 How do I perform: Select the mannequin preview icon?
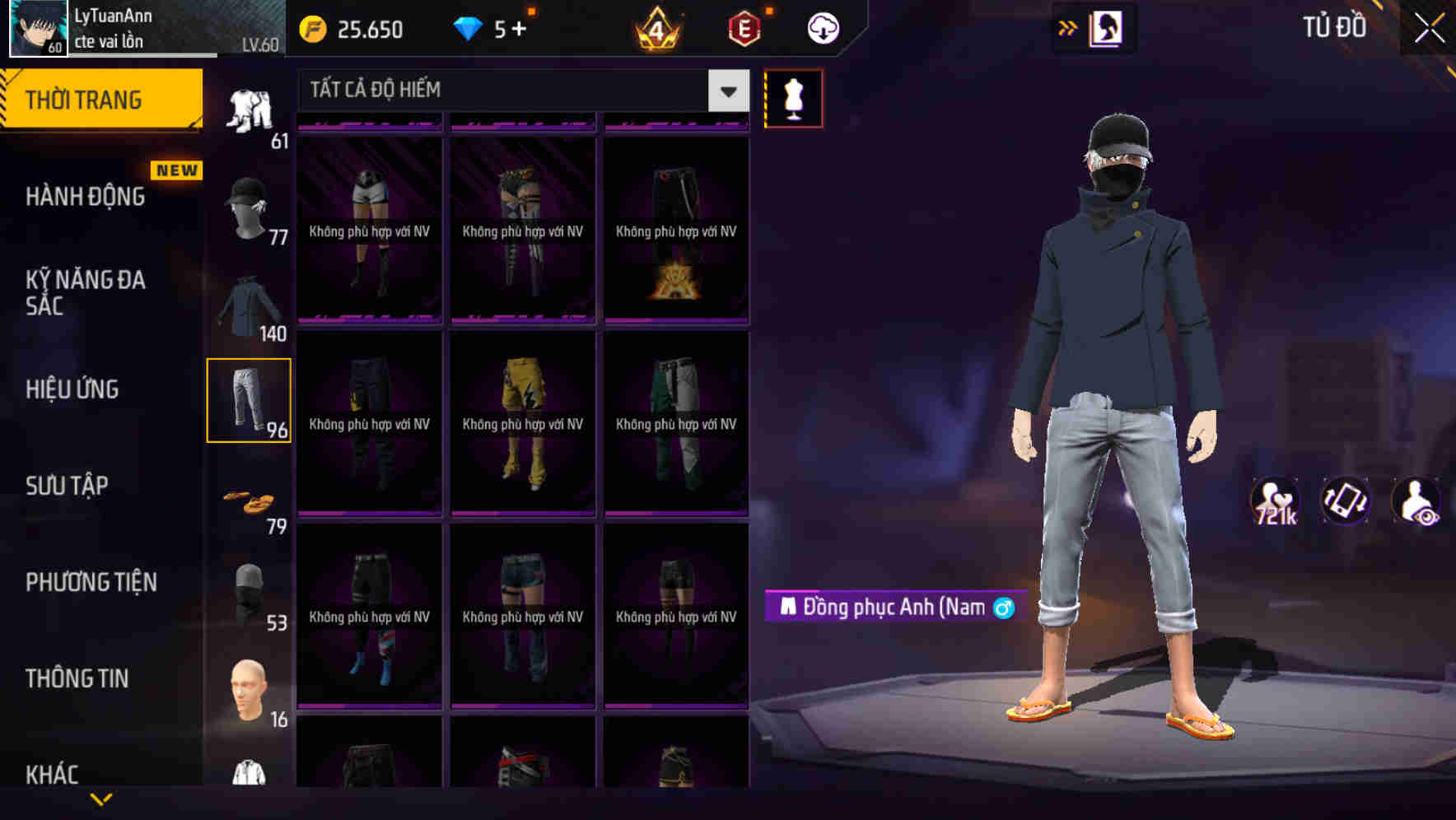pyautogui.click(x=793, y=97)
